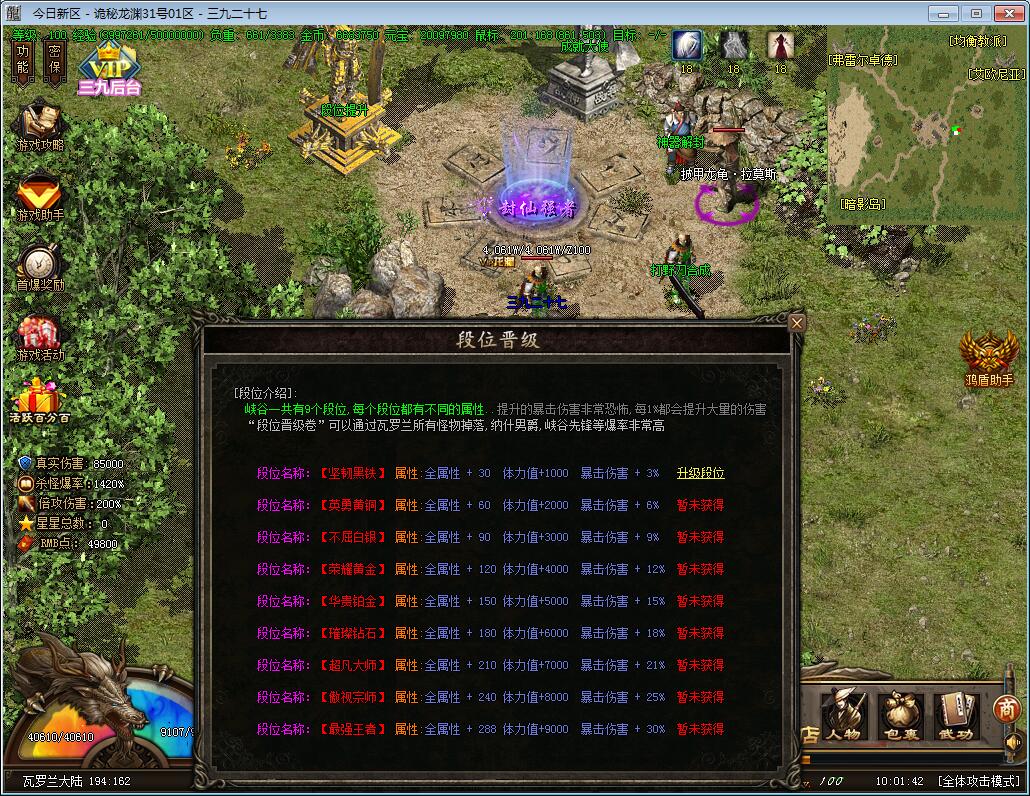
Task: Open the red 商 shop button
Action: coord(1006,708)
